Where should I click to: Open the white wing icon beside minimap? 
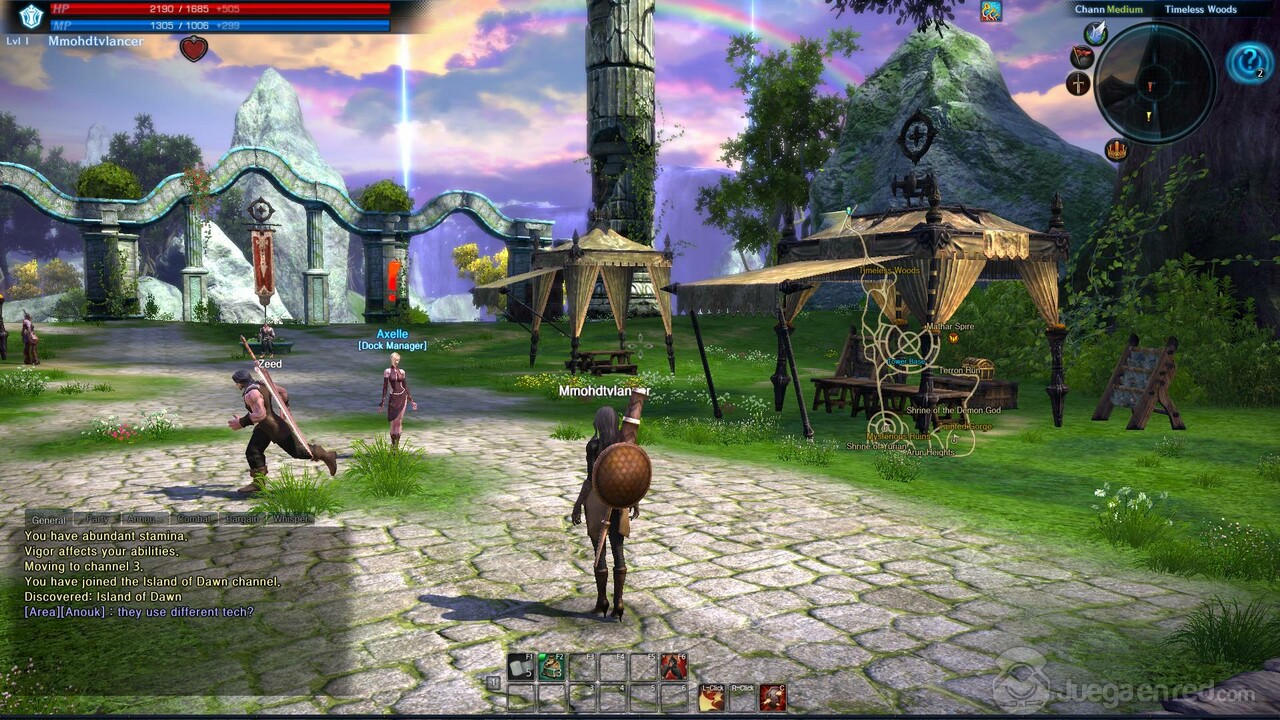click(1095, 33)
